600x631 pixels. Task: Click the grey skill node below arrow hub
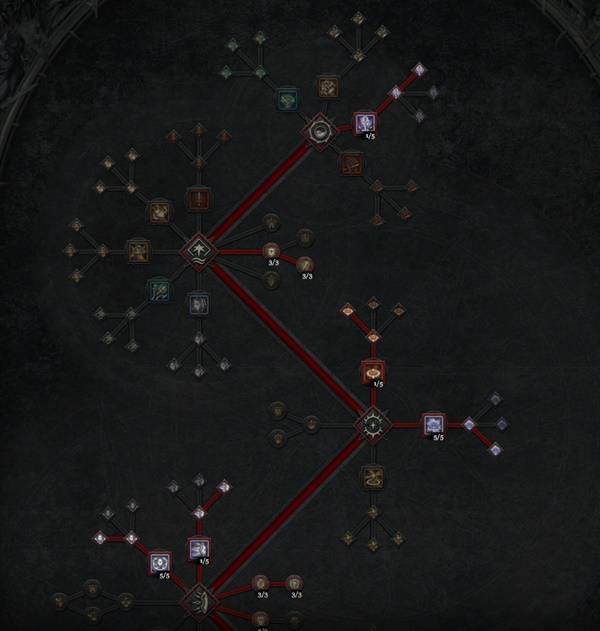[198, 303]
